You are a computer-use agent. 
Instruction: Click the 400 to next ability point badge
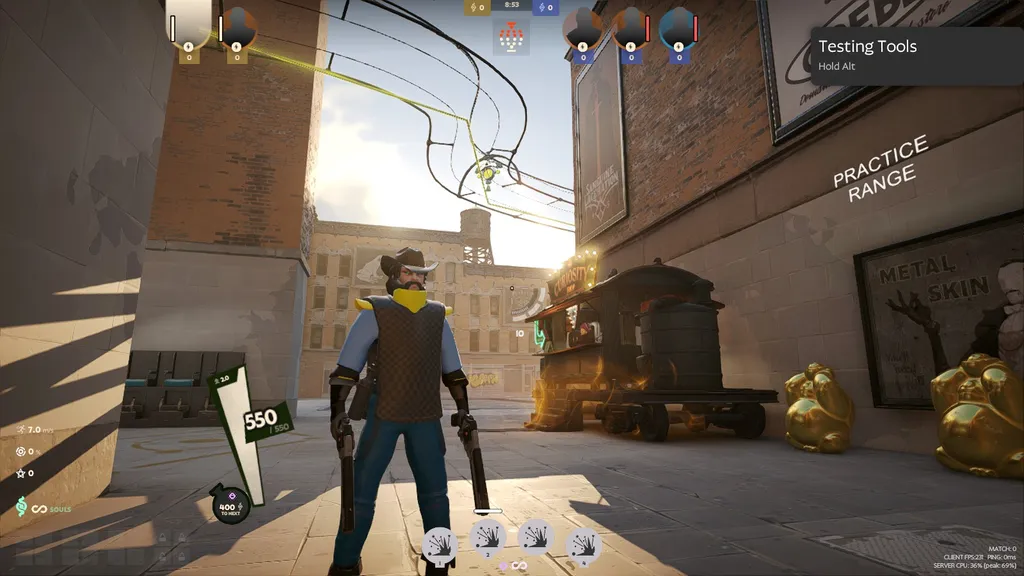pos(229,504)
